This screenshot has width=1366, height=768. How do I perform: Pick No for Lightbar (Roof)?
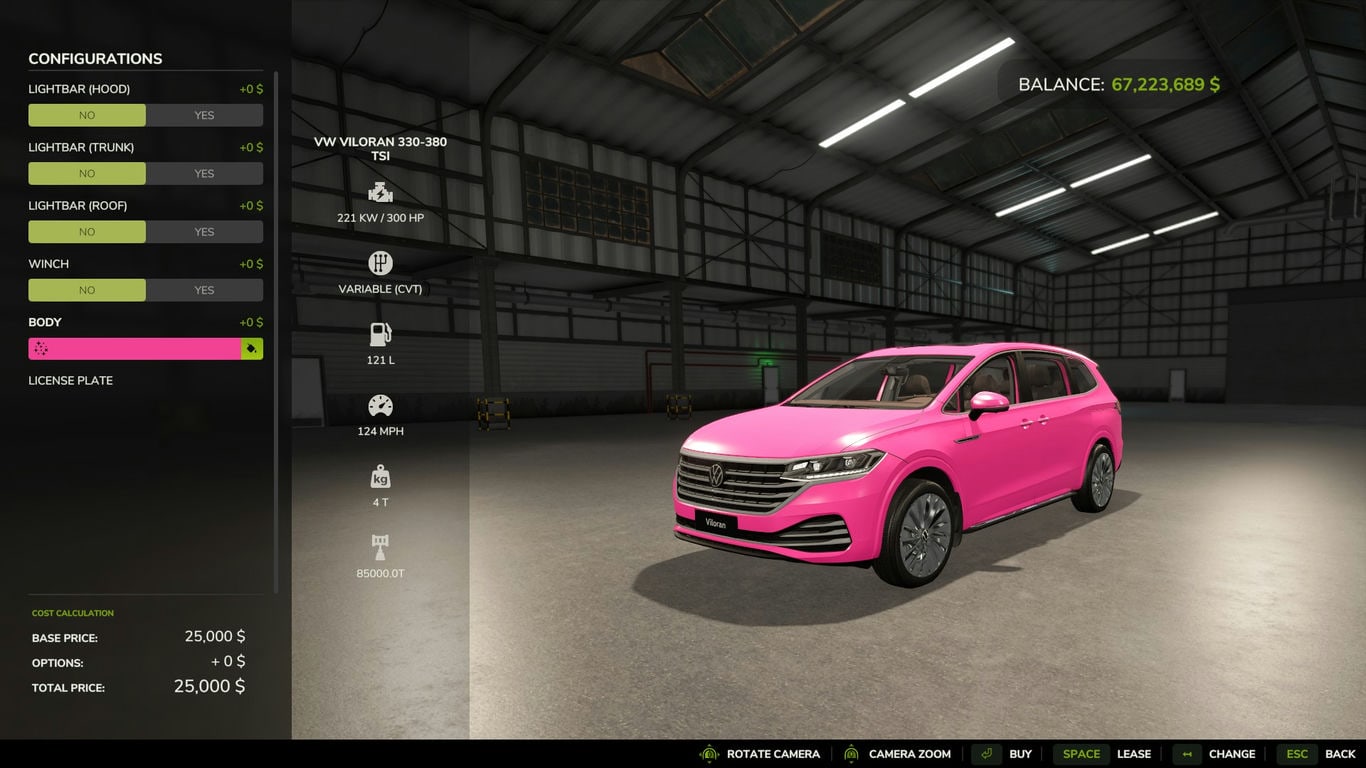coord(87,231)
